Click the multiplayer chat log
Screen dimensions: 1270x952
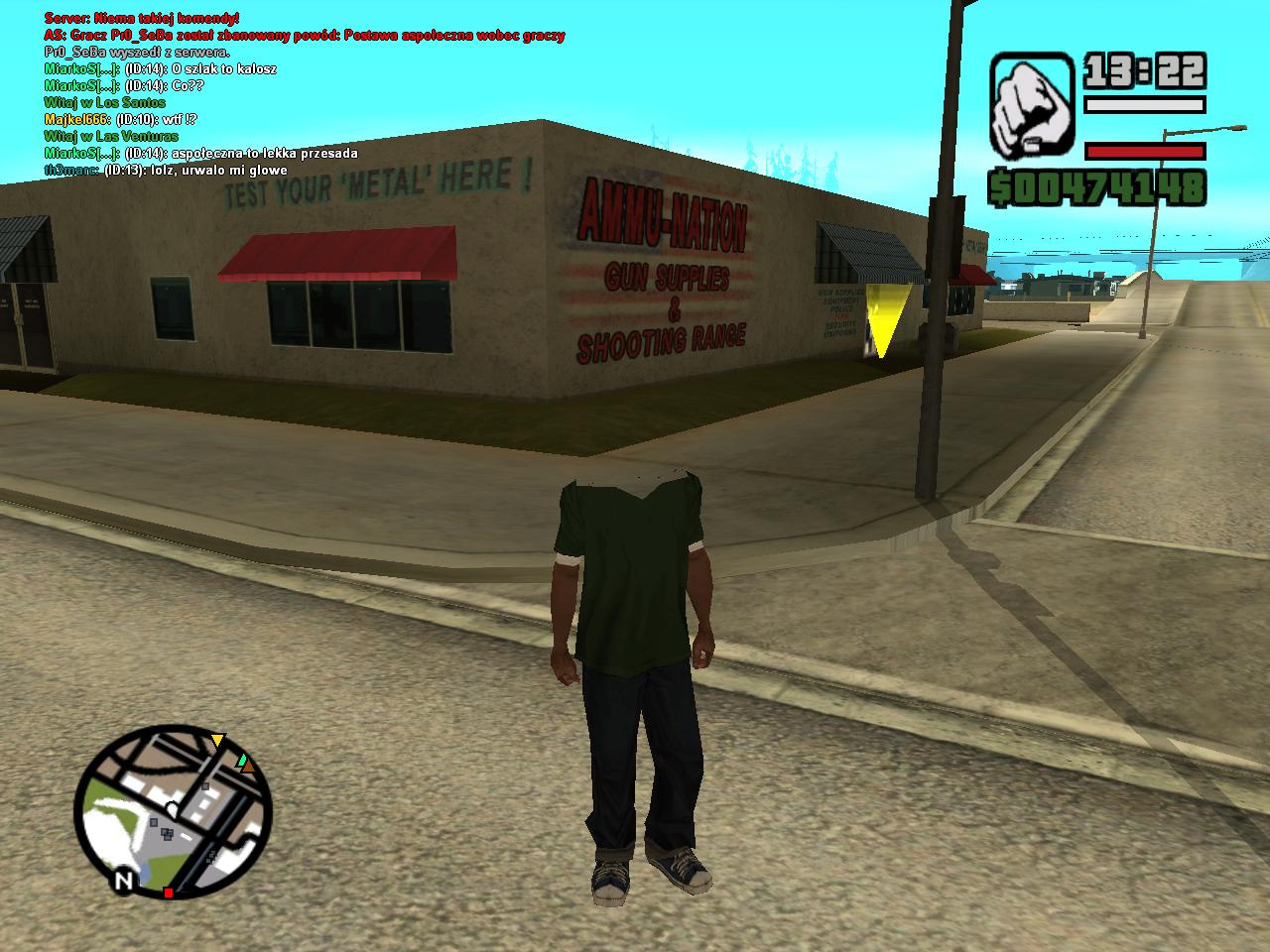[298, 94]
